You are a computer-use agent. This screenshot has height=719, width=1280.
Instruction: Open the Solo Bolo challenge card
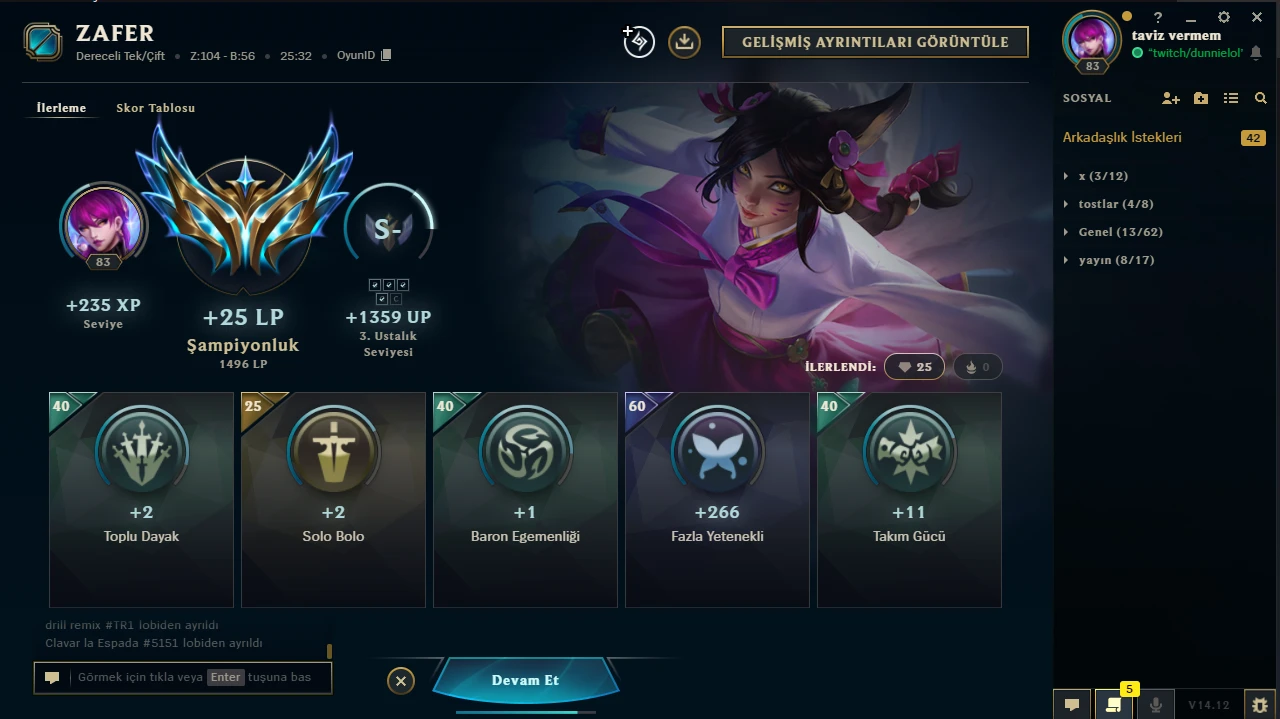click(333, 499)
